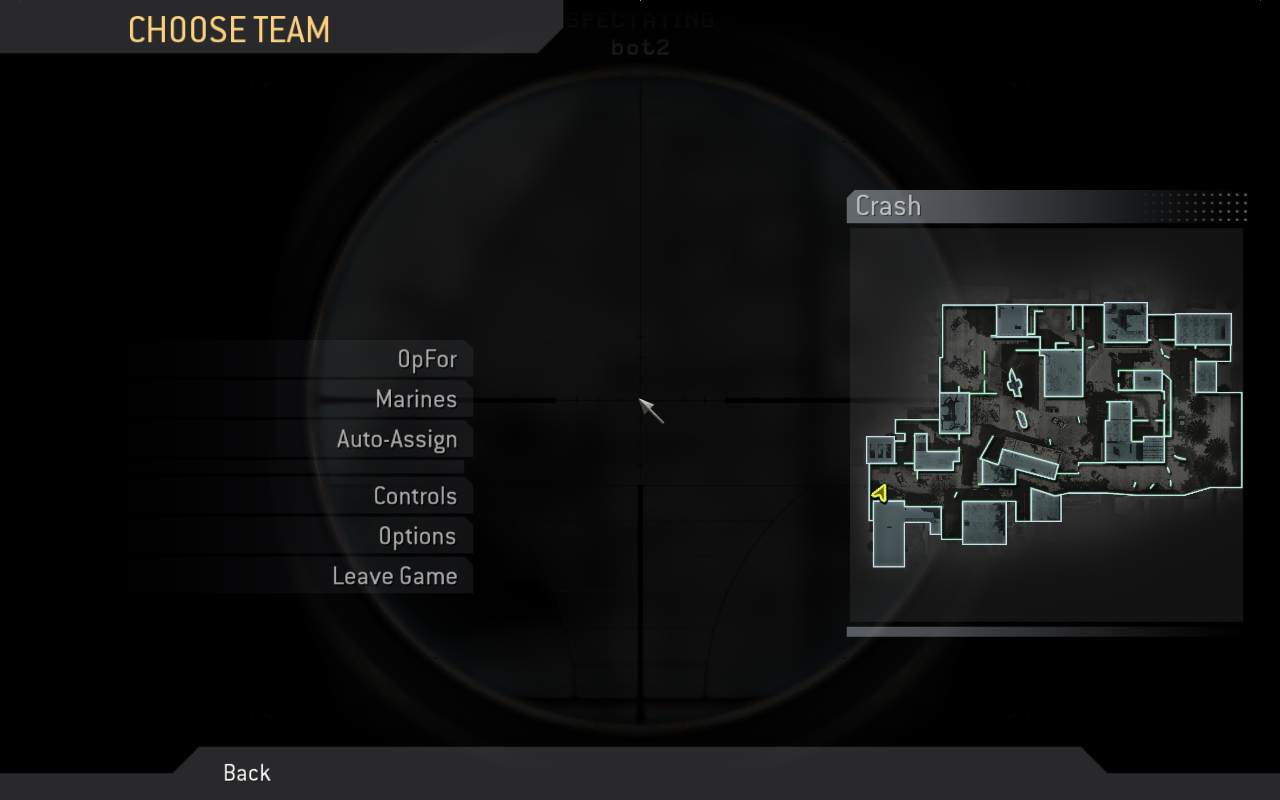This screenshot has height=800, width=1280.
Task: Click the separator line under Auto-Assign
Action: coord(300,467)
